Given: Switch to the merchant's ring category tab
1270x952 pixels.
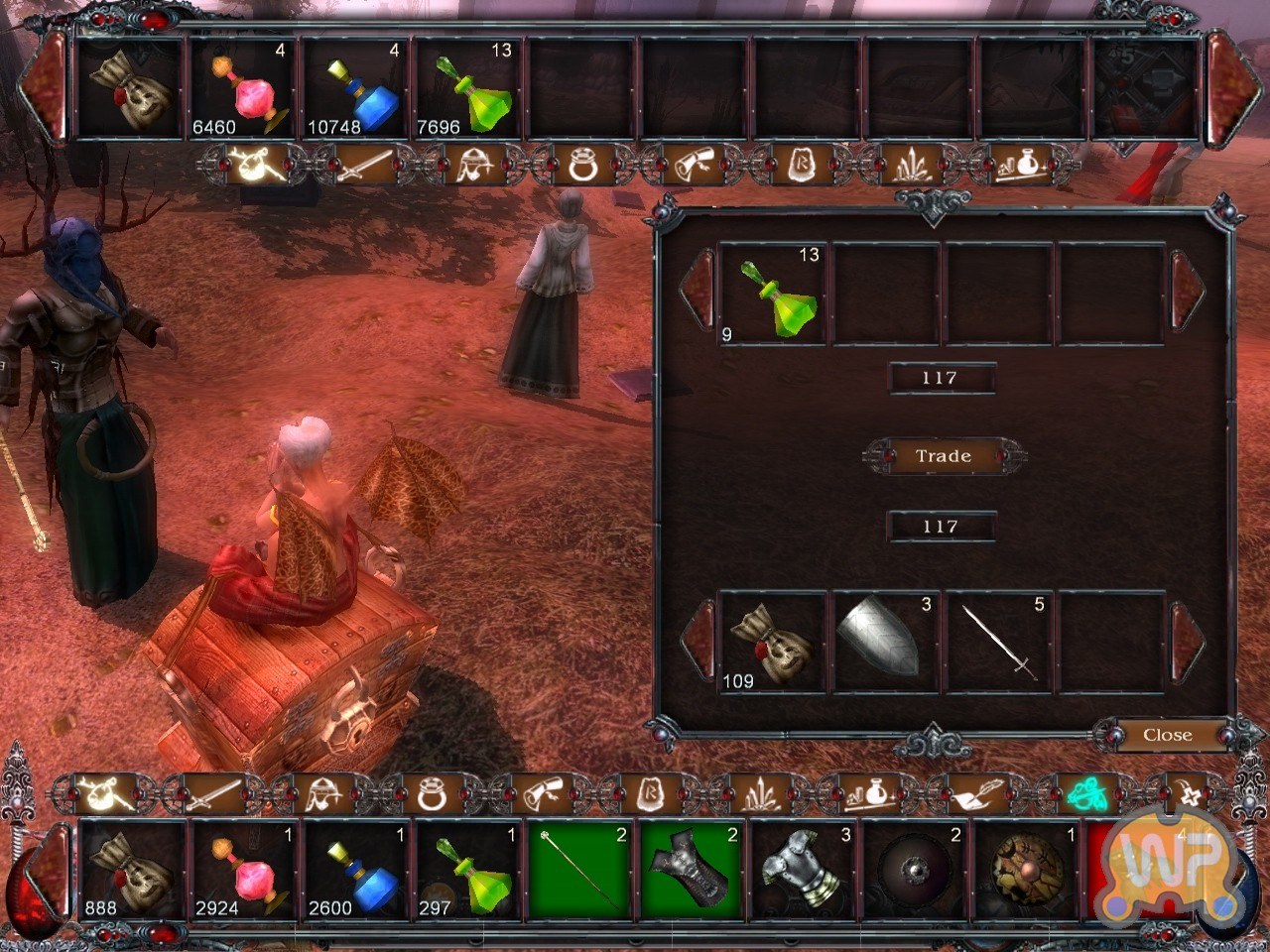Looking at the screenshot, I should 582,167.
